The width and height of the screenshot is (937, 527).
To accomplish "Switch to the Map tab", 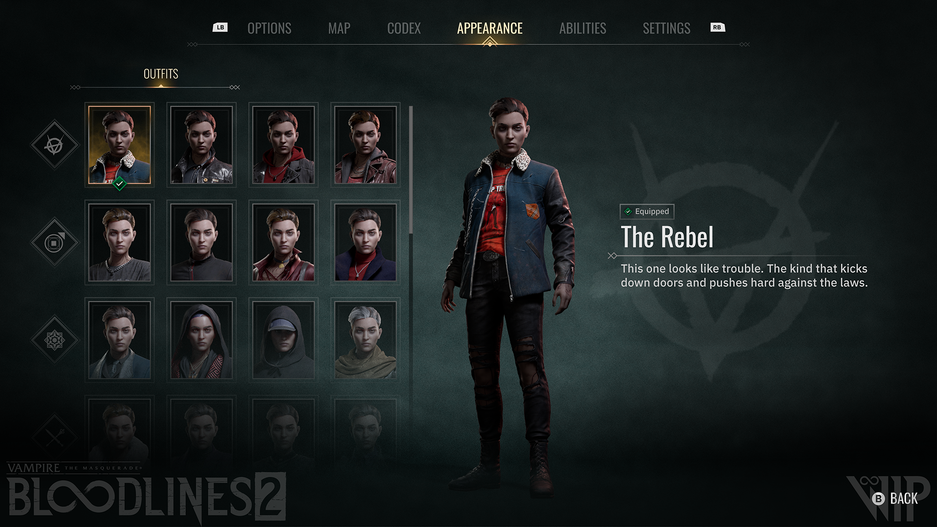I will pyautogui.click(x=339, y=28).
